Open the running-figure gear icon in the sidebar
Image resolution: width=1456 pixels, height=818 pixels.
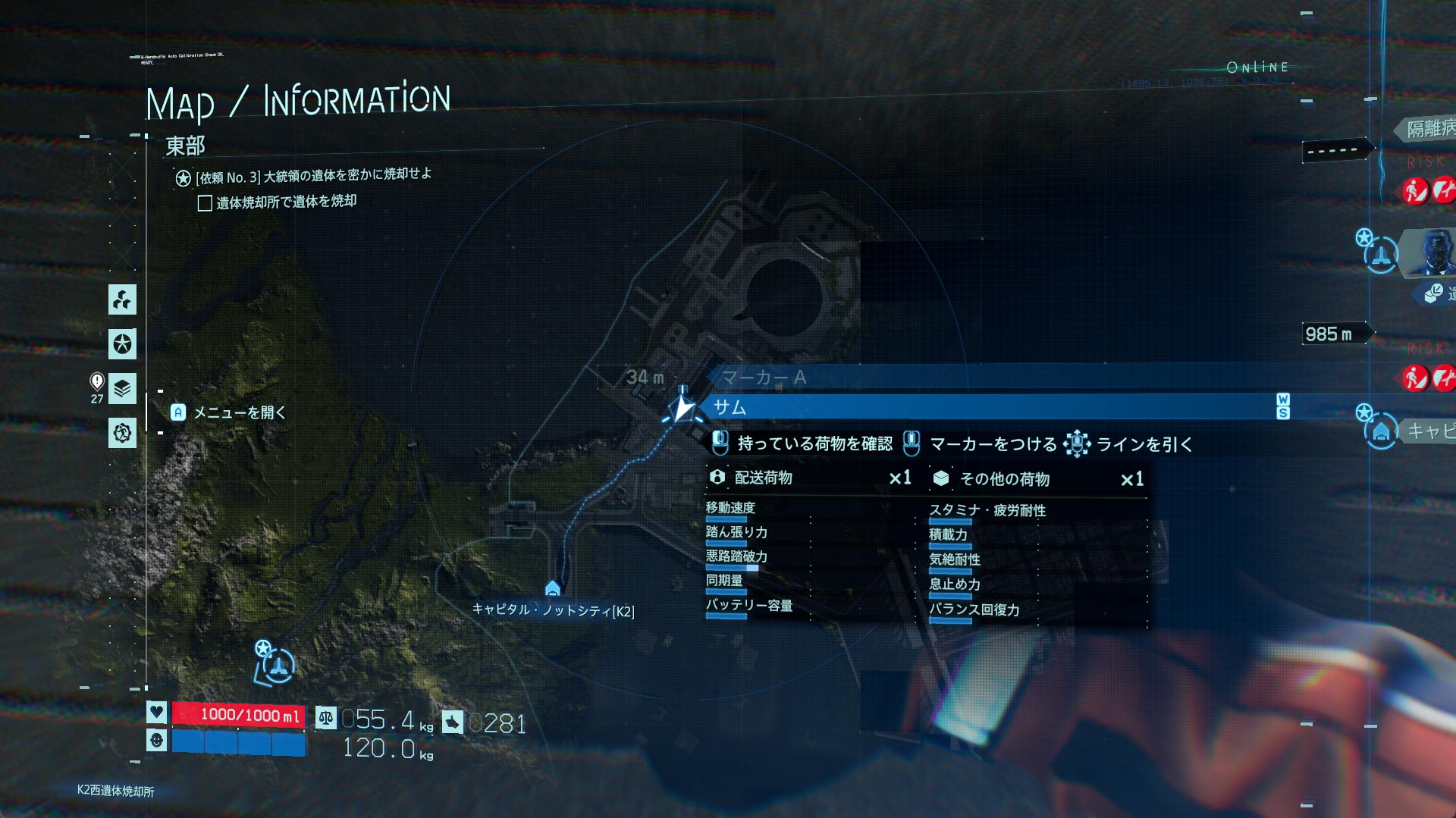(x=122, y=433)
